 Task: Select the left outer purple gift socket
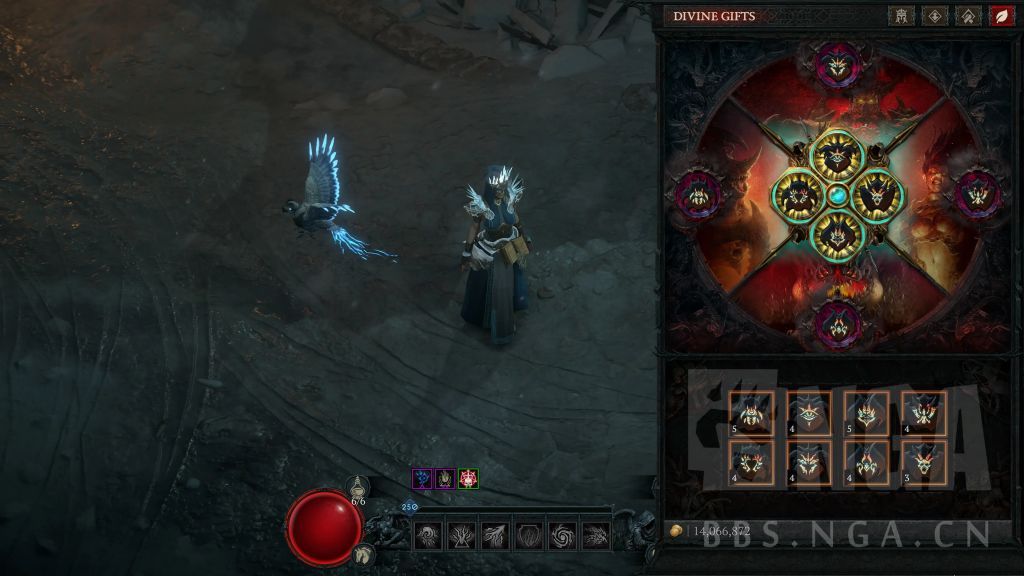pyautogui.click(x=701, y=192)
